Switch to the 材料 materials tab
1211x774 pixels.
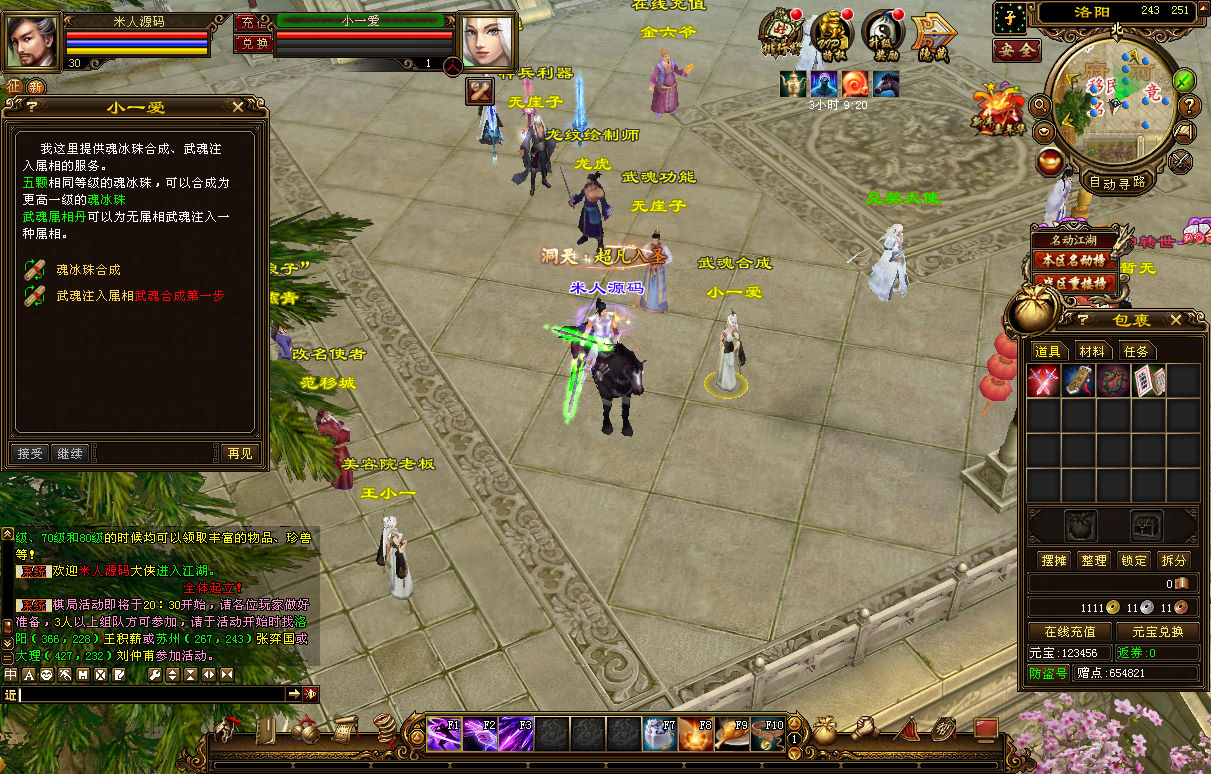(1092, 351)
